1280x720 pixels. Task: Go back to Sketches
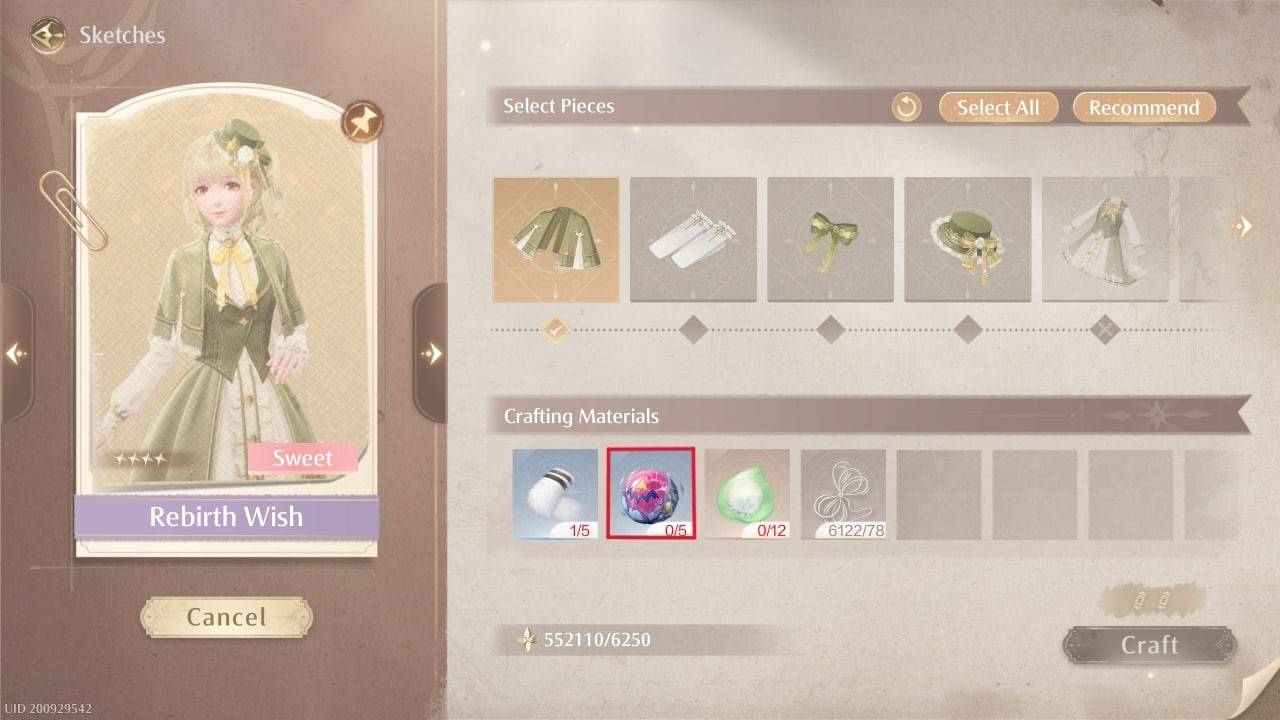[x=45, y=35]
